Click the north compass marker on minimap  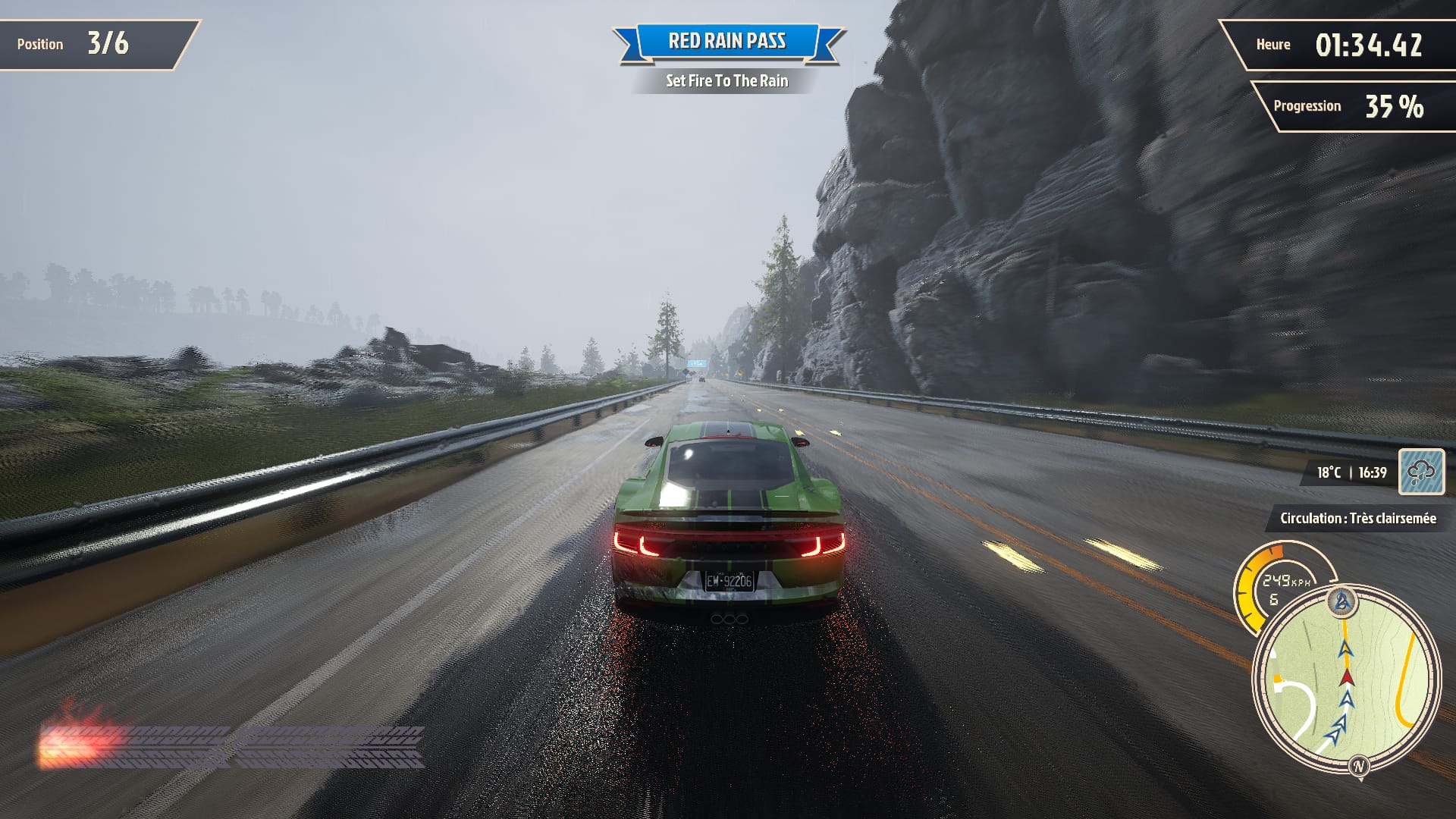(x=1358, y=765)
